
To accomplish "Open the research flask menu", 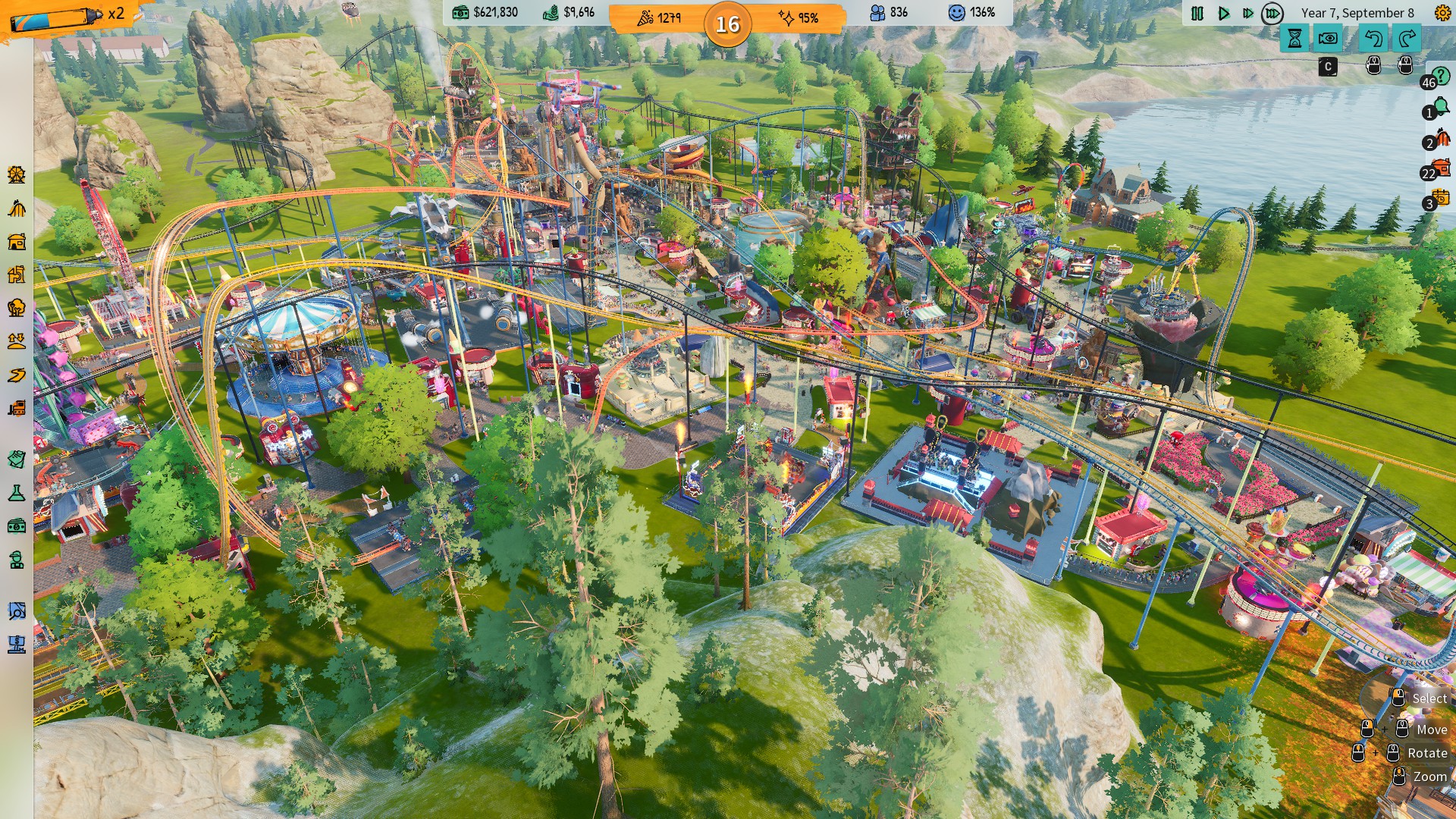I will point(17,493).
